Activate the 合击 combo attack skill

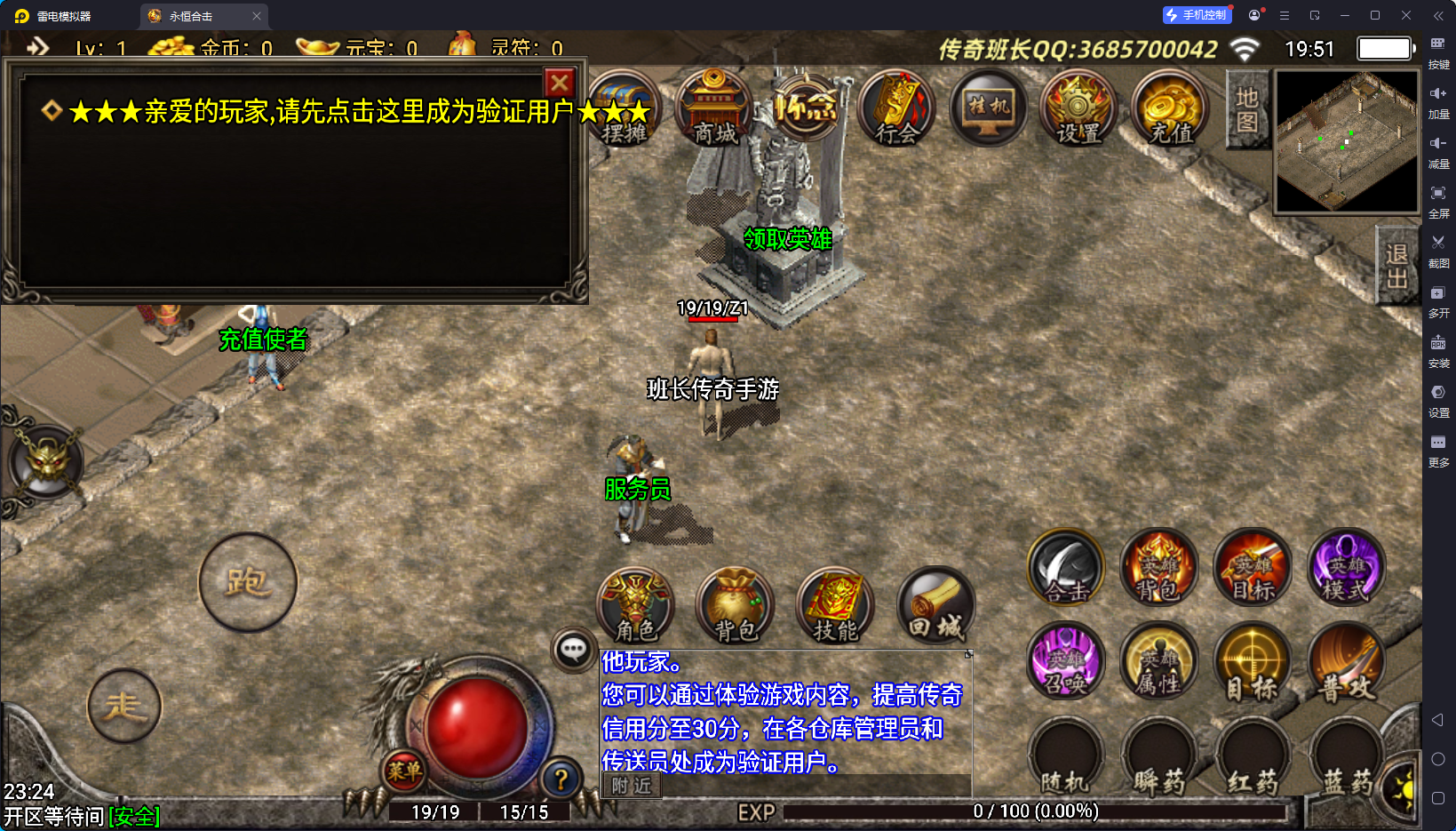click(x=1066, y=567)
